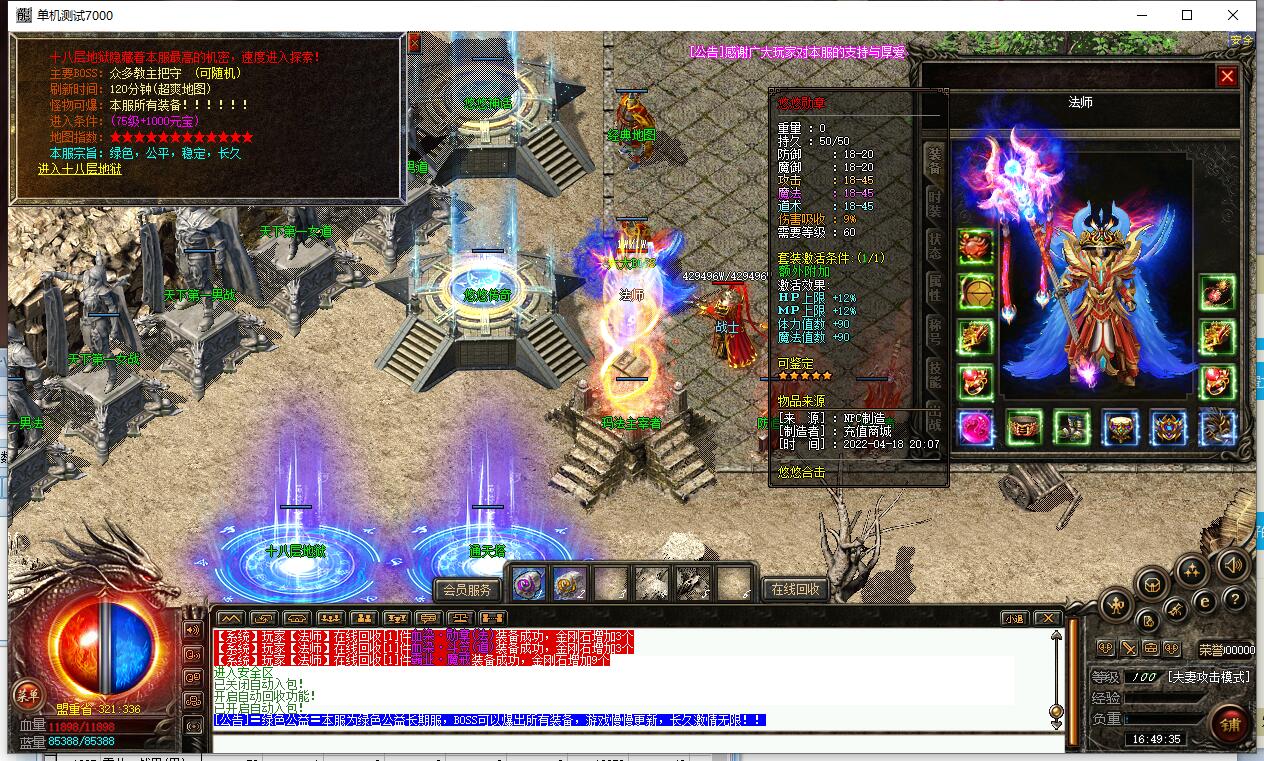Close the 法师 character equipment panel

[x=1227, y=77]
